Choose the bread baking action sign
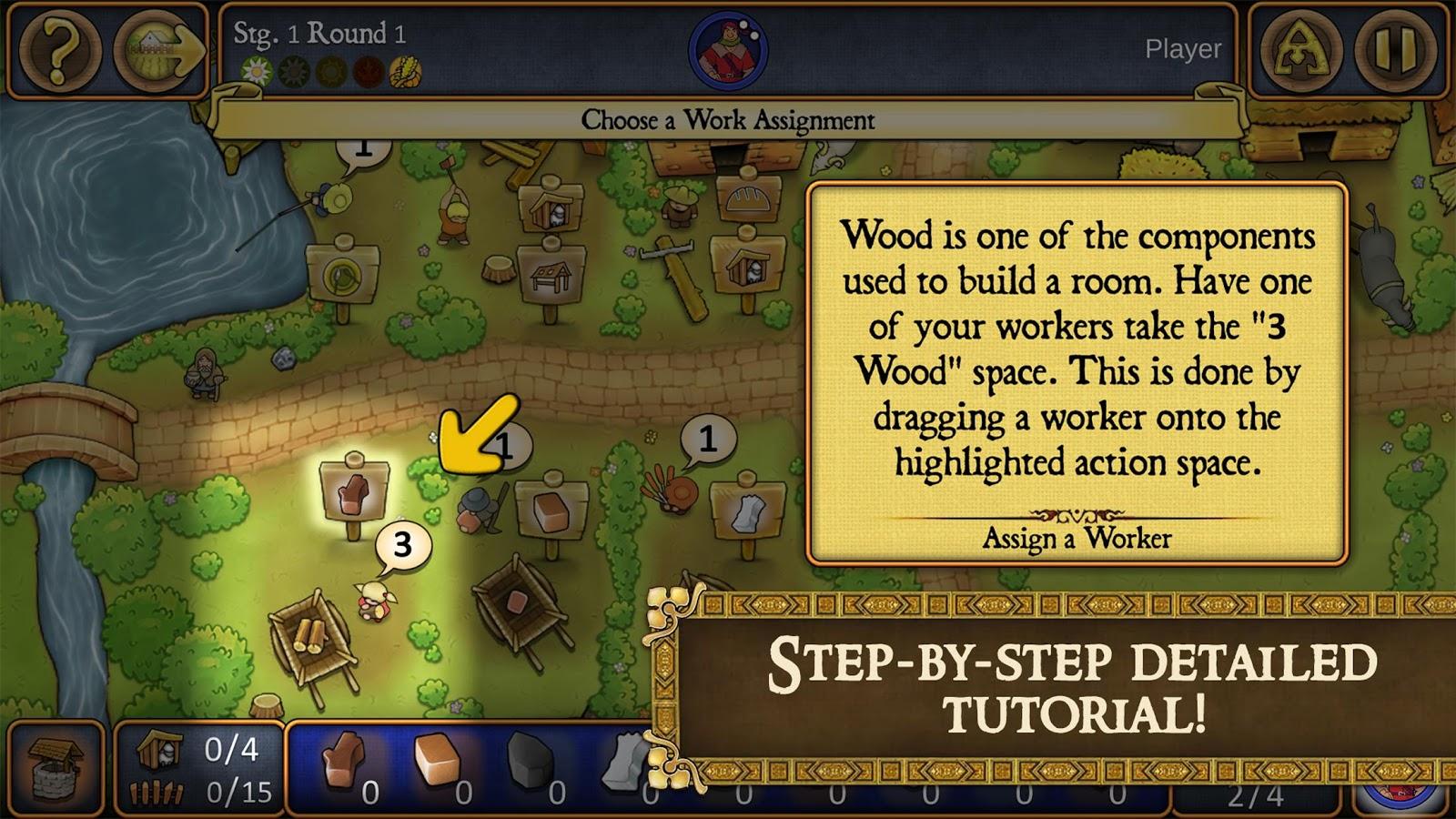Viewport: 1456px width, 819px height. tap(748, 197)
